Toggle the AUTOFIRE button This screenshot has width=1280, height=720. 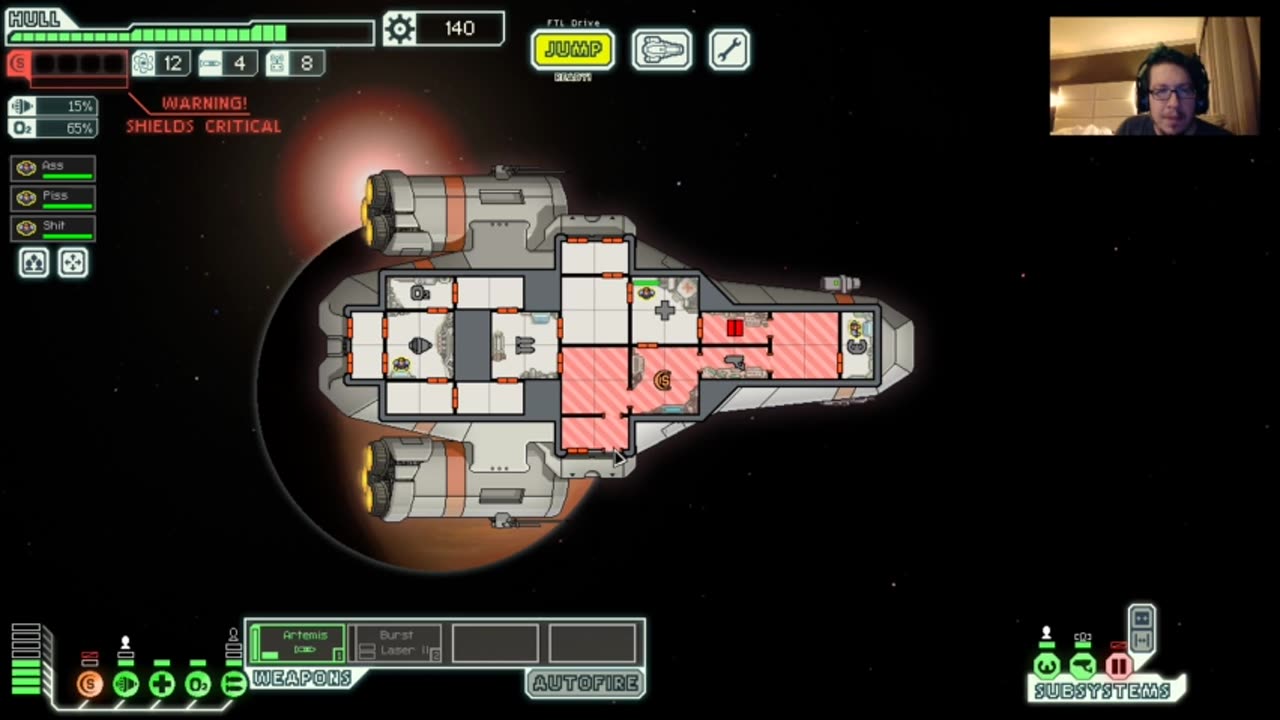(585, 684)
